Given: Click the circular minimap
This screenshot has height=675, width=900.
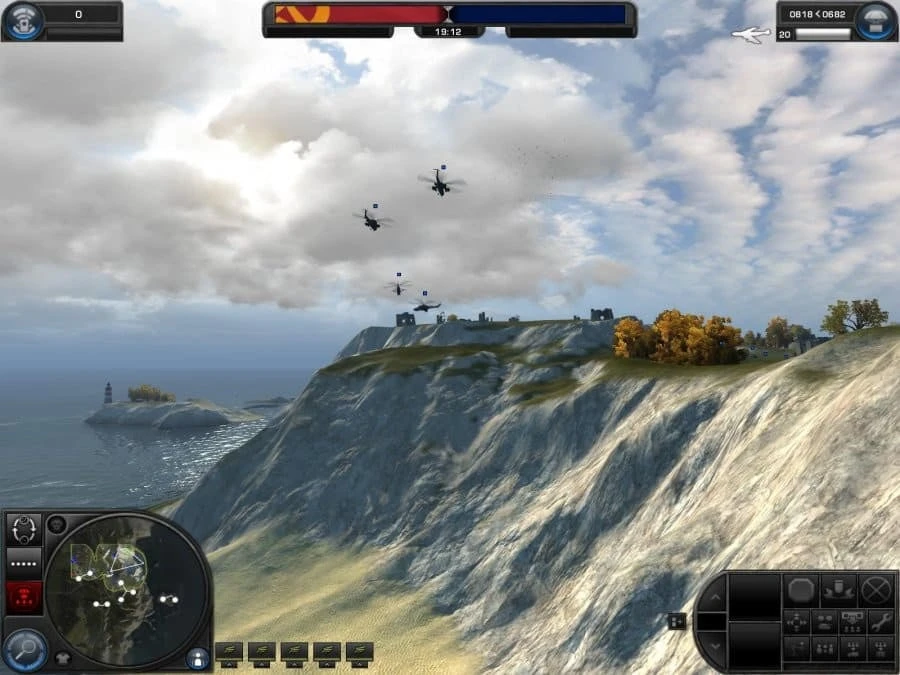Looking at the screenshot, I should [124, 589].
